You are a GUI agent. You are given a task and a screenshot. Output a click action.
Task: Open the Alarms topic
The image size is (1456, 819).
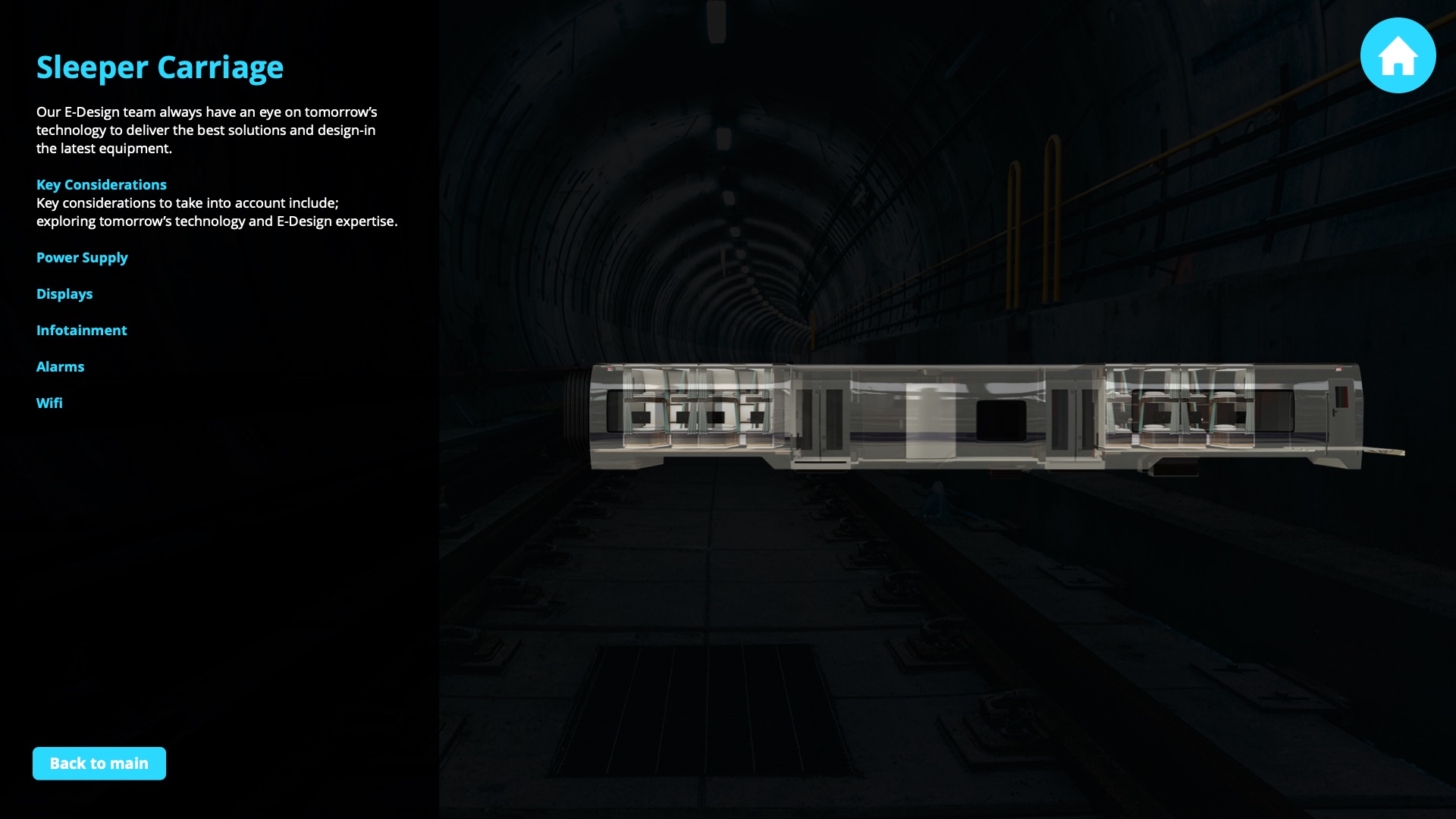[61, 367]
